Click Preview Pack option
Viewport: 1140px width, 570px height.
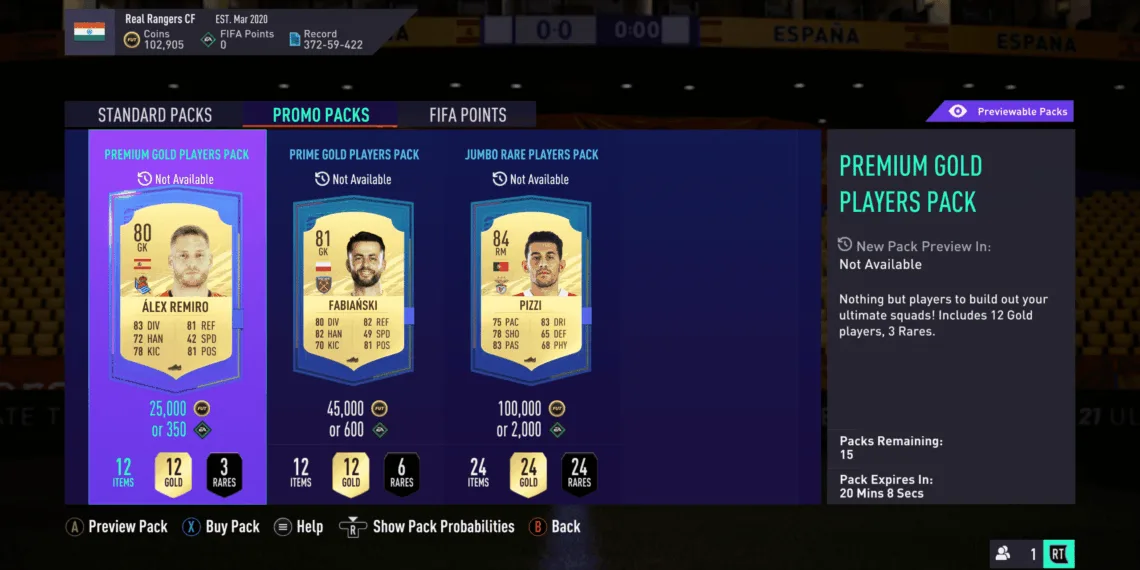[x=117, y=527]
